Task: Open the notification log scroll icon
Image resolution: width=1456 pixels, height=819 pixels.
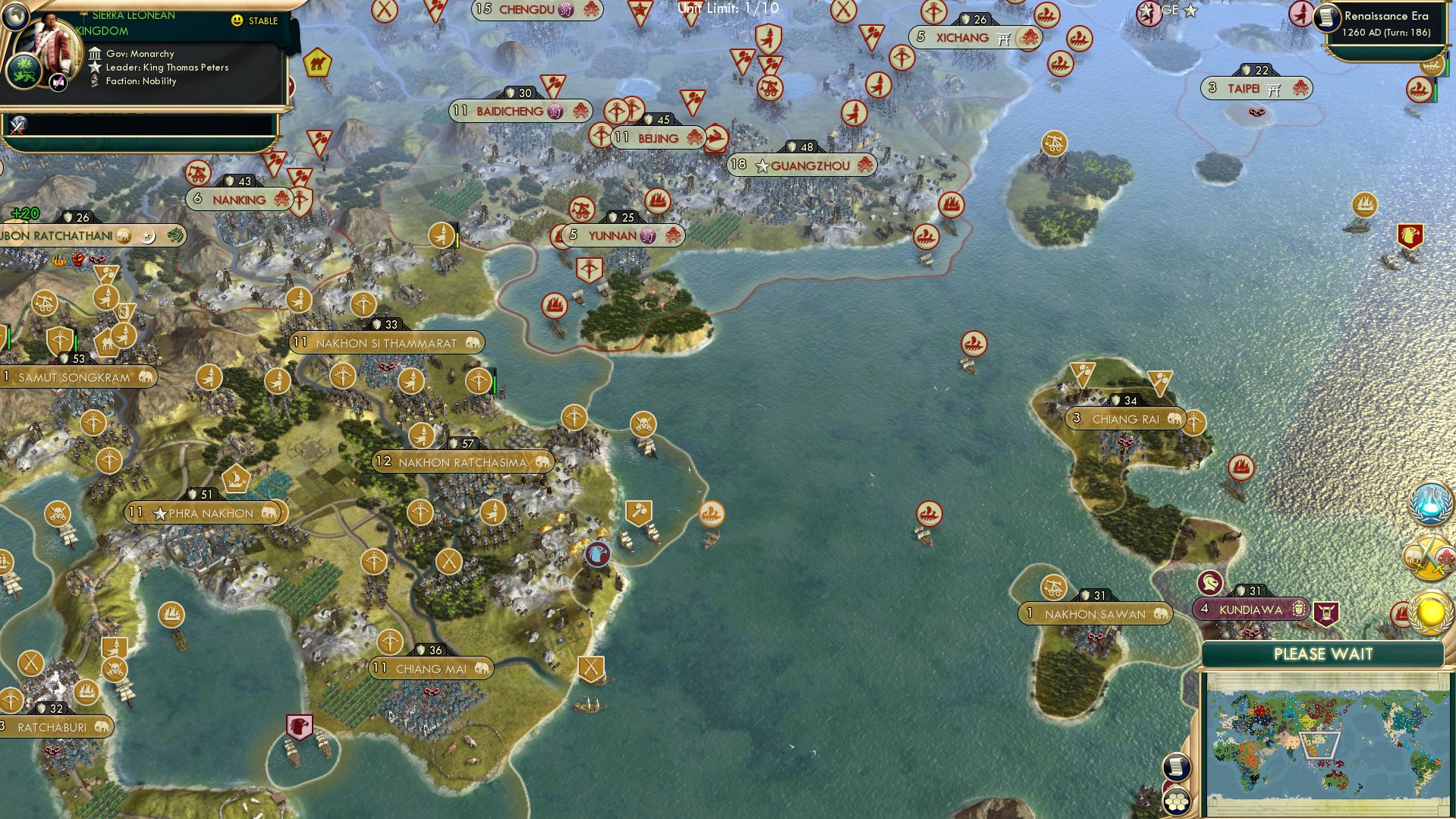Action: point(1175,764)
